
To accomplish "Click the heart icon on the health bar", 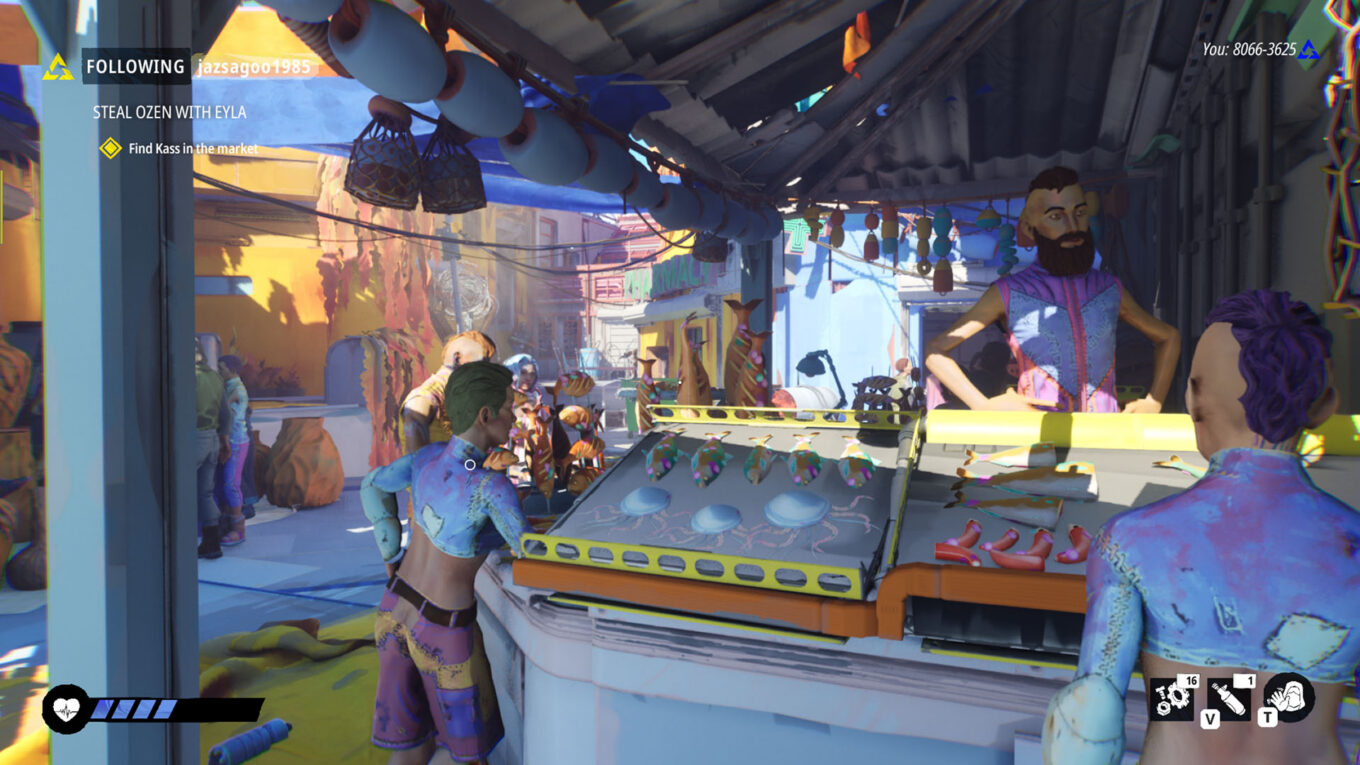I will (x=64, y=708).
